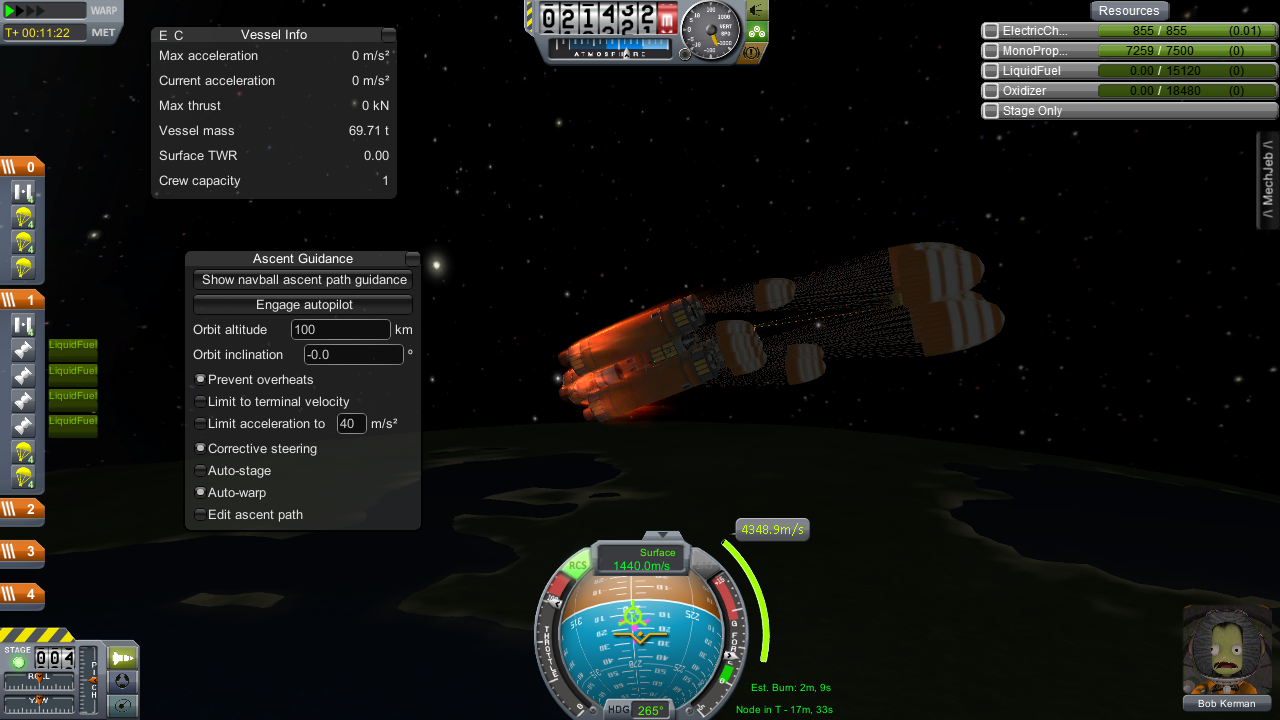Enable Limit to terminal velocity
This screenshot has width=1280, height=720.
pyautogui.click(x=201, y=402)
